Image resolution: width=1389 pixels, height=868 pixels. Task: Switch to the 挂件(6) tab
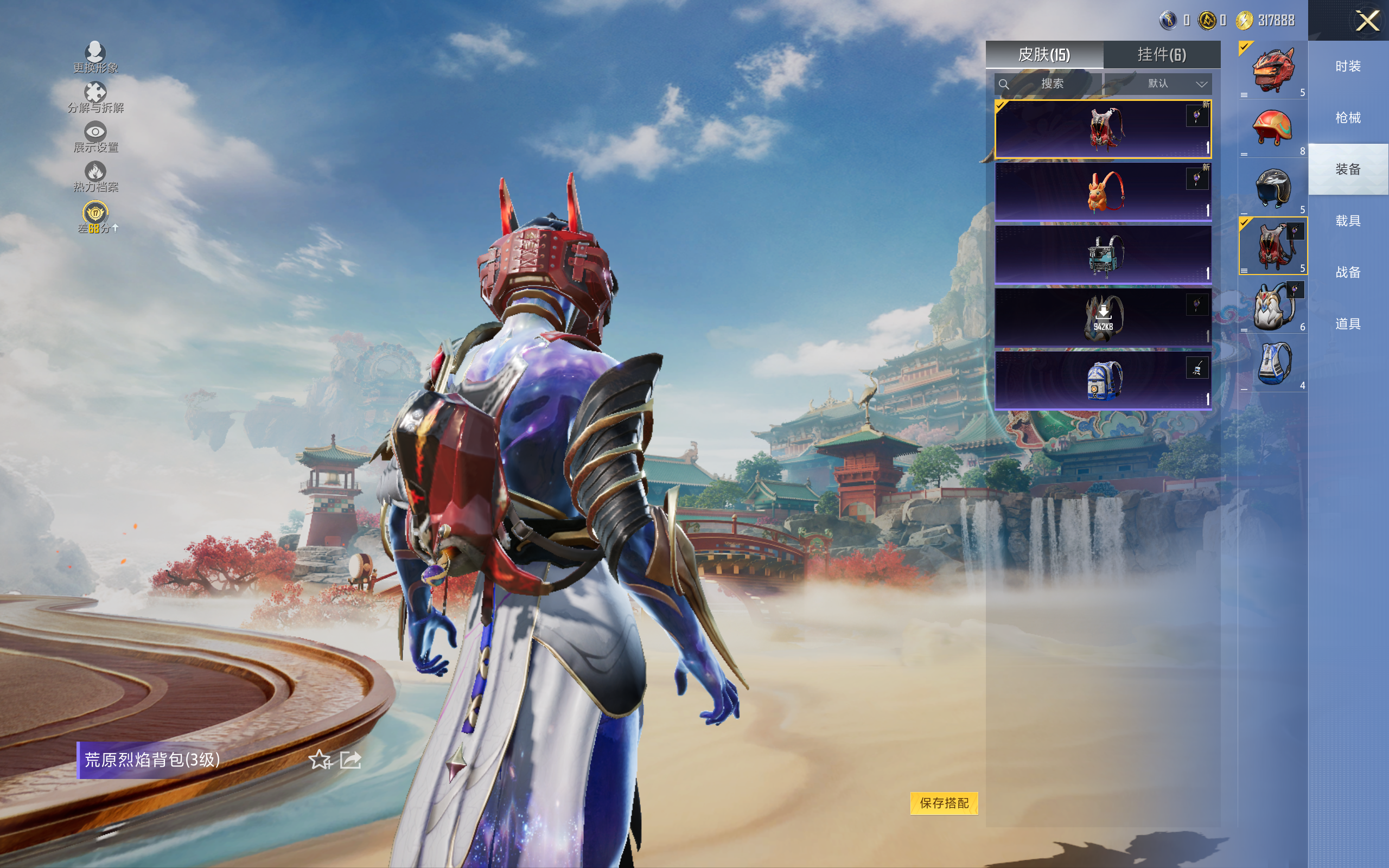pyautogui.click(x=1161, y=55)
